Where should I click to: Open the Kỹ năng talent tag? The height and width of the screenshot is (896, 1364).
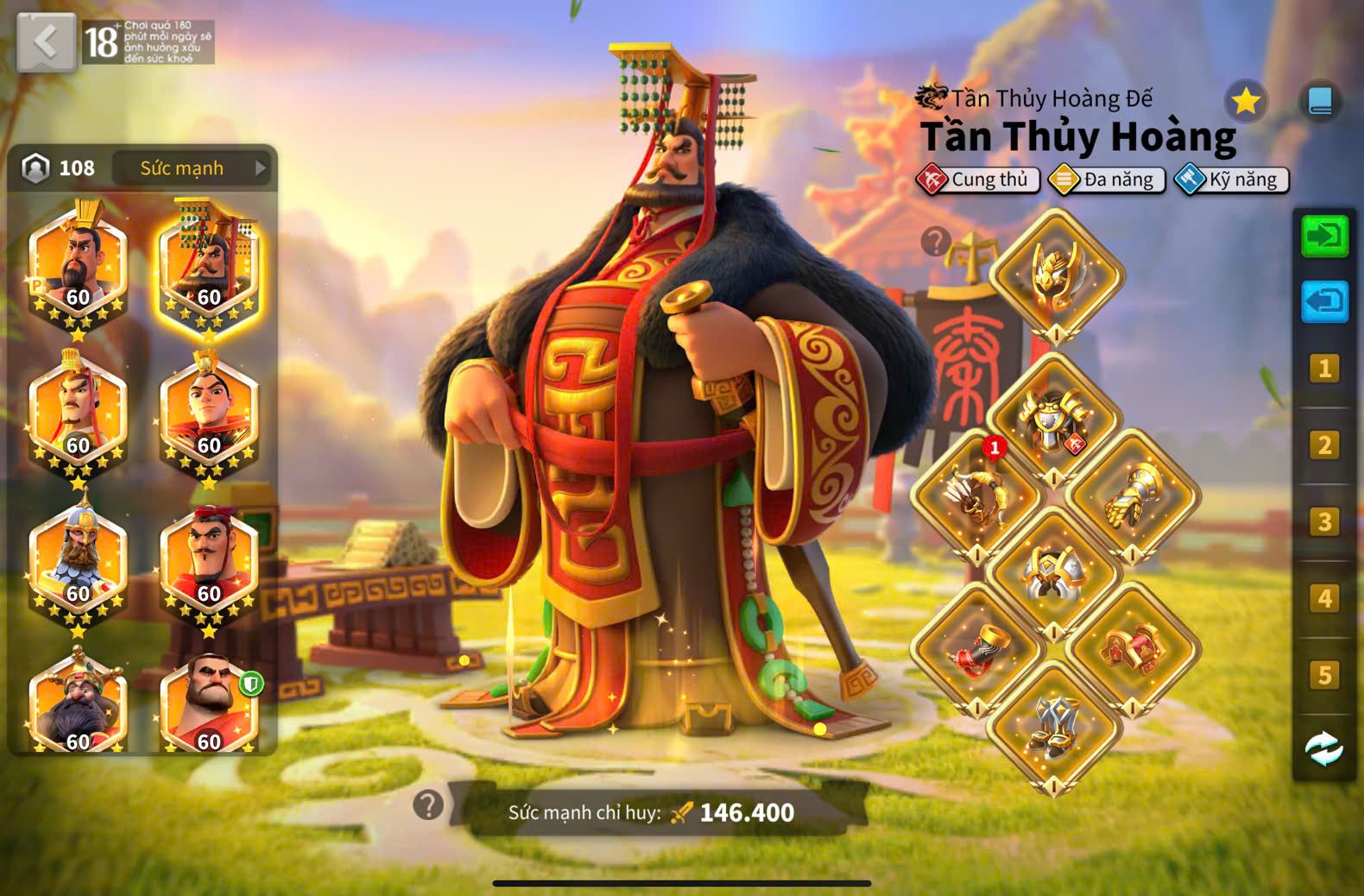click(x=1232, y=180)
